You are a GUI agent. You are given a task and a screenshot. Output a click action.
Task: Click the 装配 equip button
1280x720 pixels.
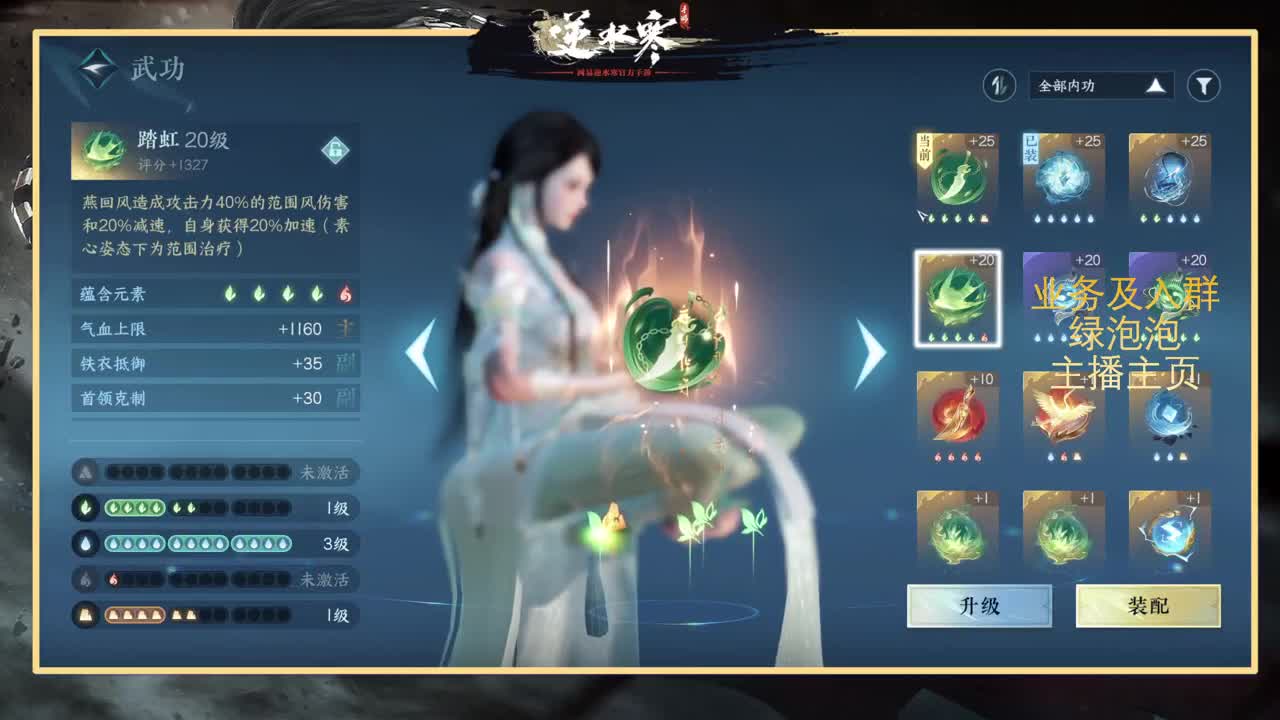(1146, 605)
